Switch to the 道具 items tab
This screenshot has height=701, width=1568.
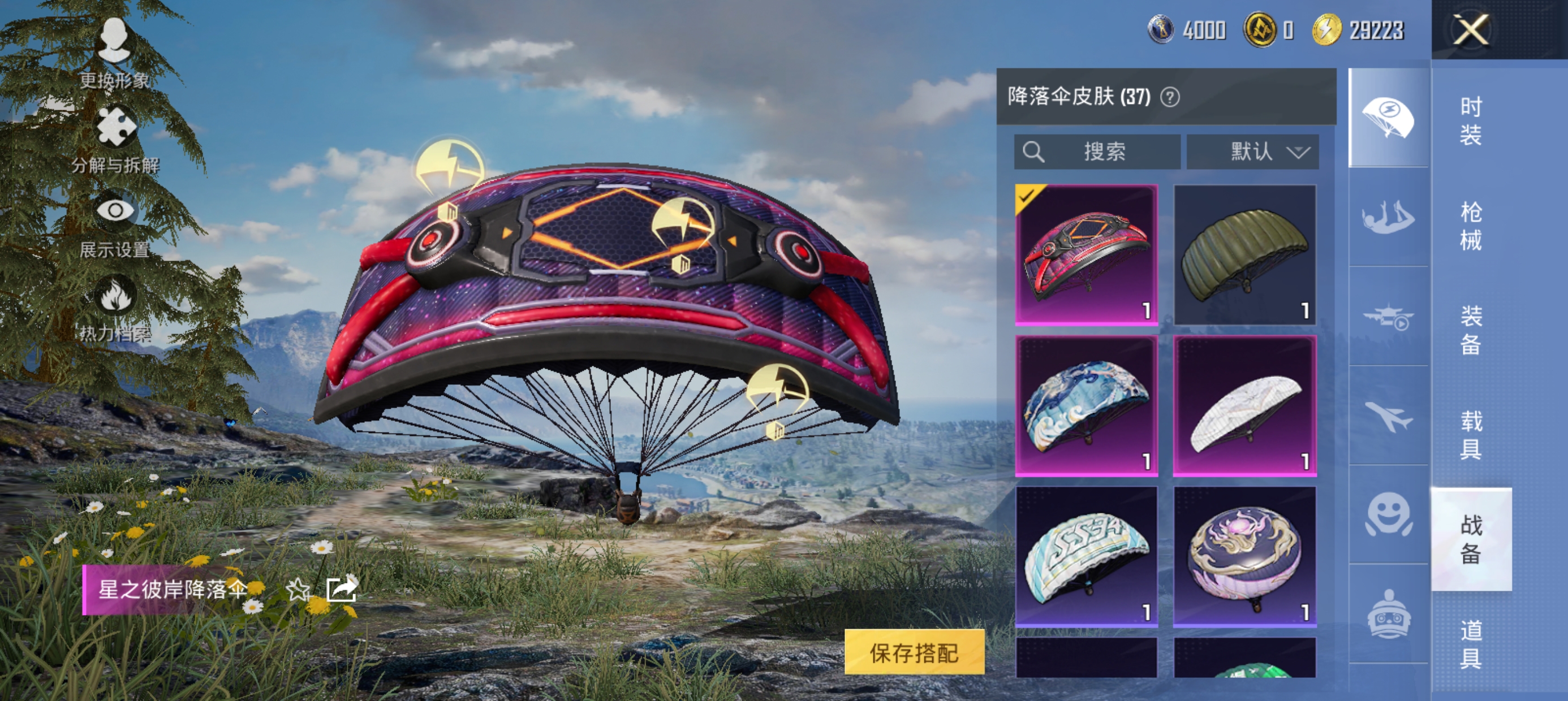pyautogui.click(x=1471, y=644)
